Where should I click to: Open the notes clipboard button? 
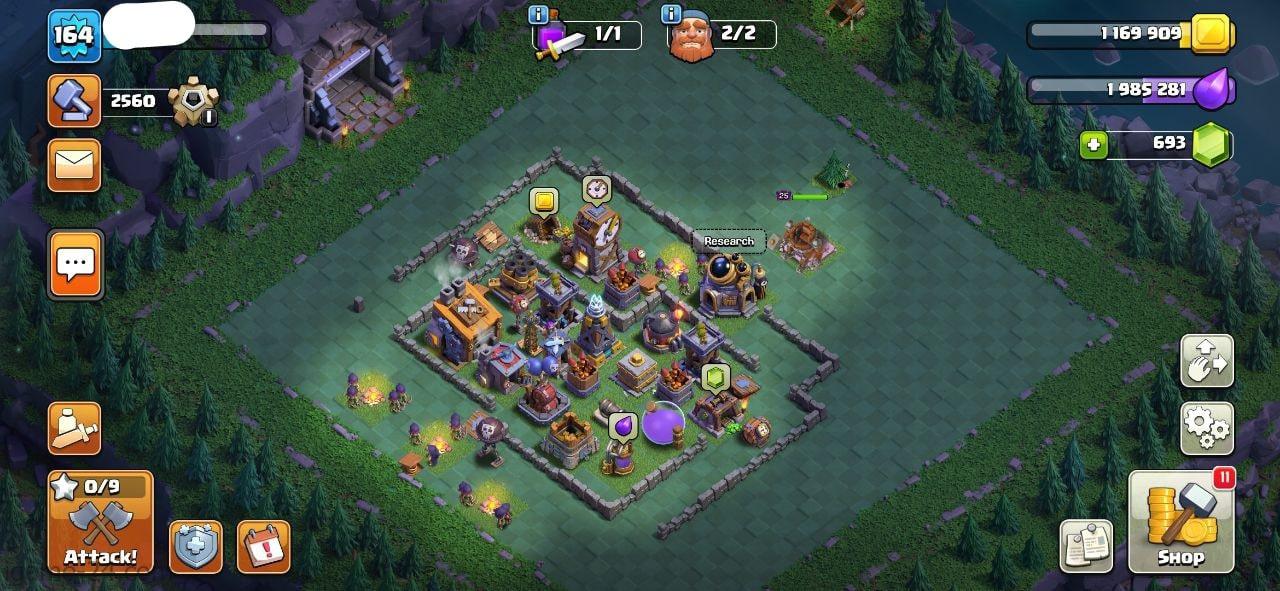[1086, 546]
